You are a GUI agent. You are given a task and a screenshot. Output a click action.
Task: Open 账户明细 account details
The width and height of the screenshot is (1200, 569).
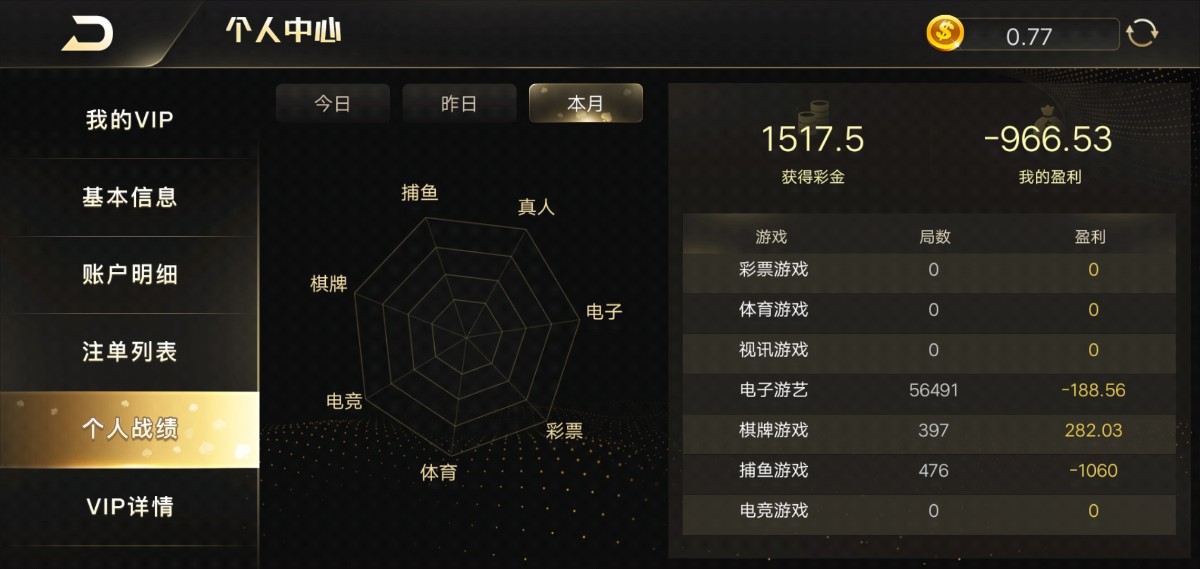click(130, 274)
